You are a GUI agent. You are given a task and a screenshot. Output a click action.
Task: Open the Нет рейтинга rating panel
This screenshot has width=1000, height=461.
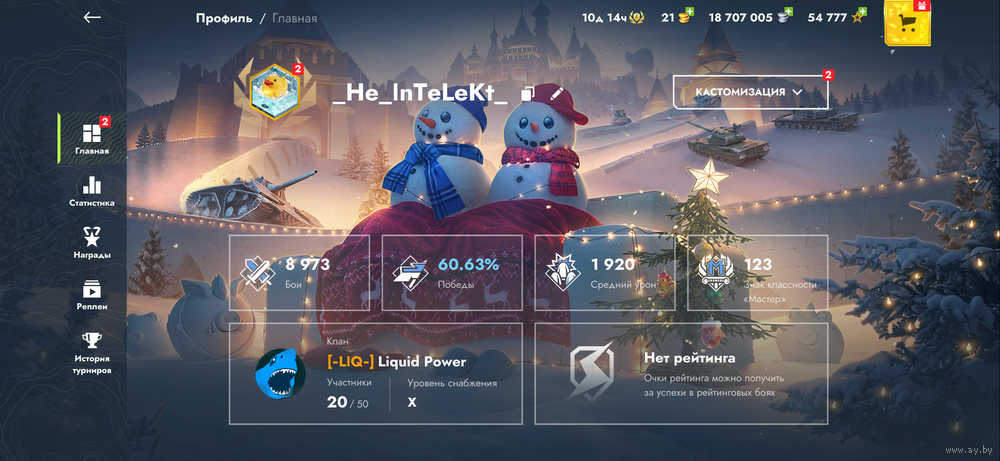(681, 374)
